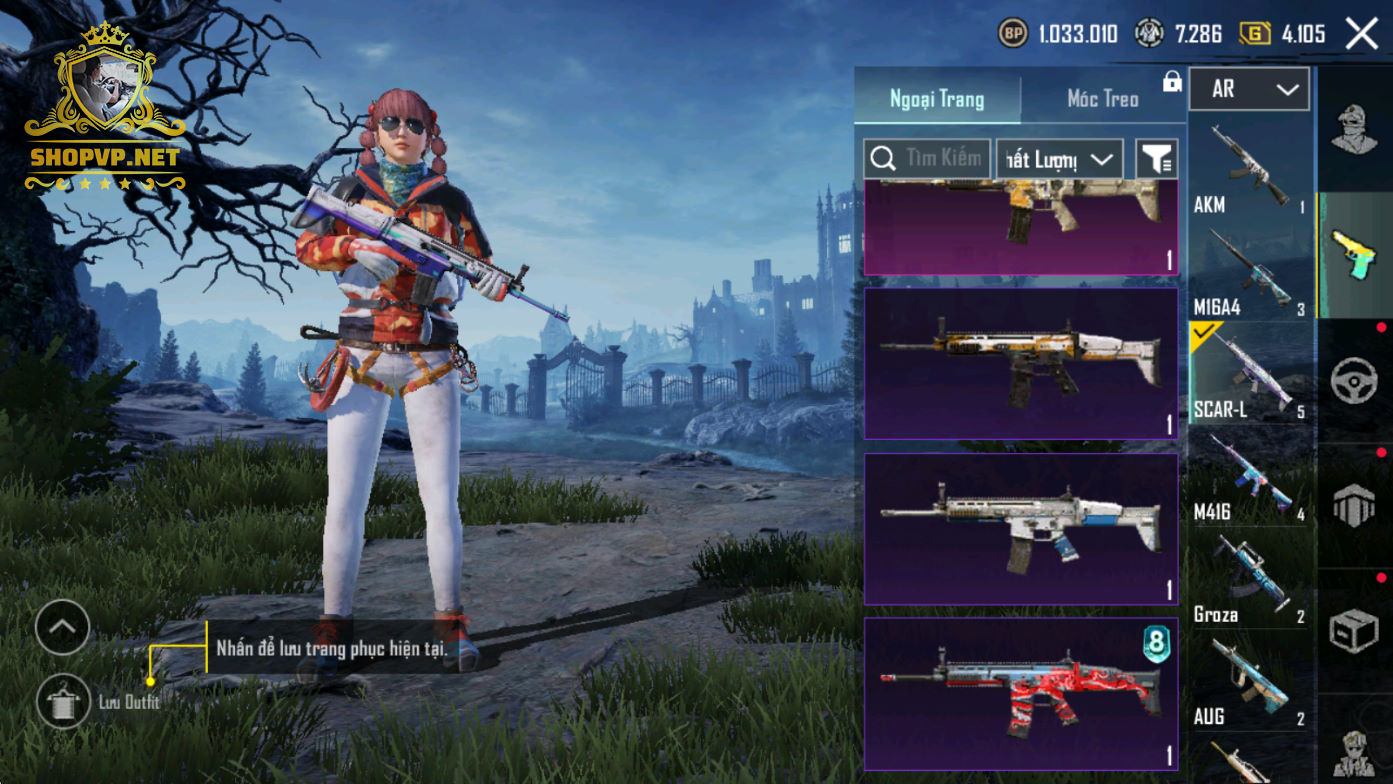Pick the Groza weapon entry
Viewport: 1393px width, 784px height.
coord(1249,580)
